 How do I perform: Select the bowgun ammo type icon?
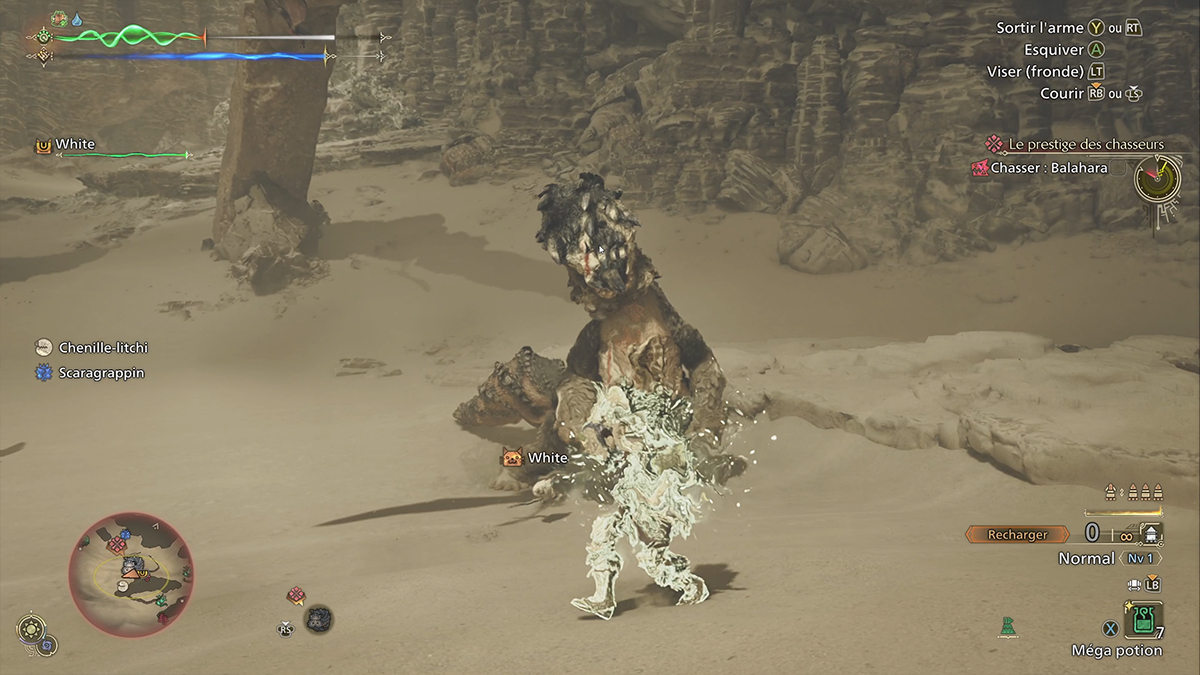tap(1151, 535)
